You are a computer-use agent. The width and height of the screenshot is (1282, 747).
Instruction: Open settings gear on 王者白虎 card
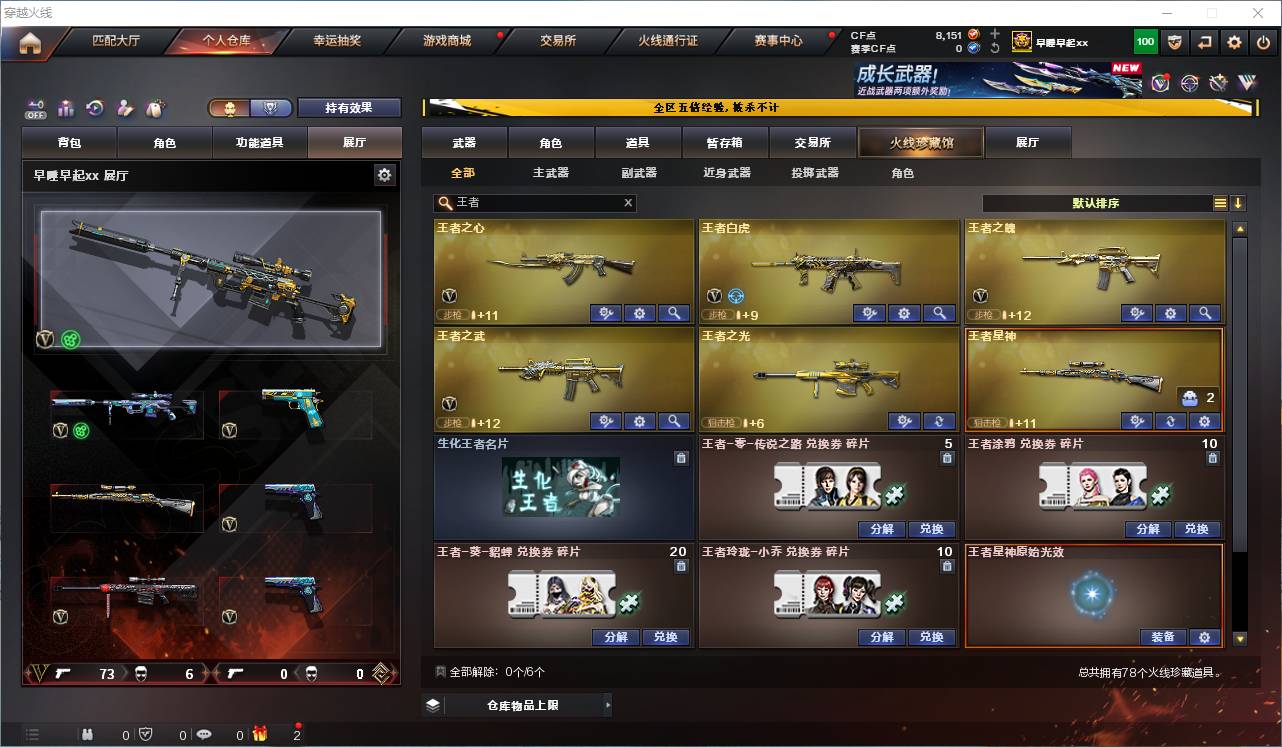coord(904,313)
